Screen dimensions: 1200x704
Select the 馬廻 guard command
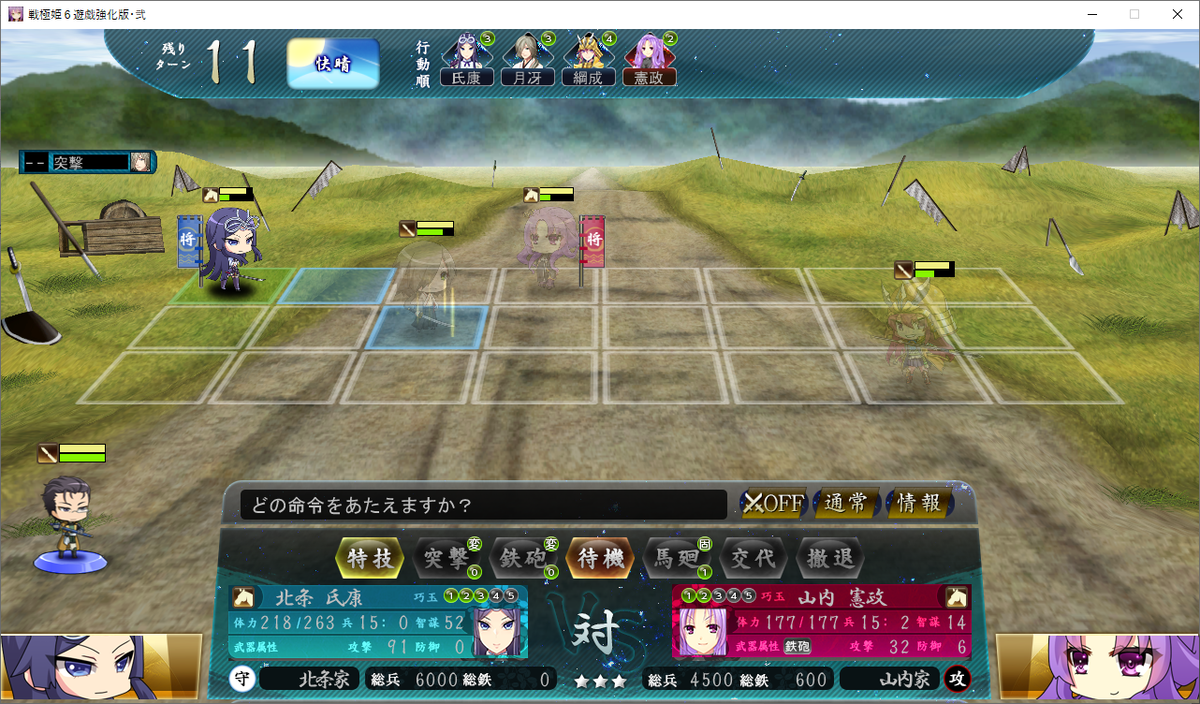(676, 558)
